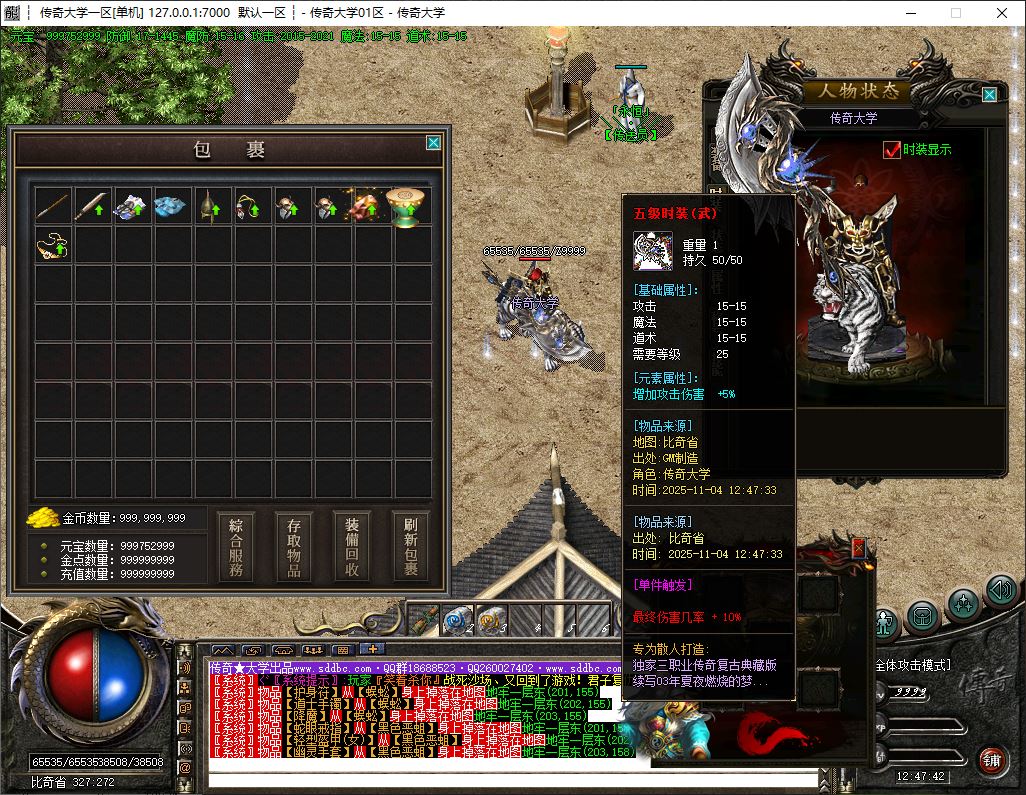Choose the blue-white armor item
1026x795 pixels.
[x=132, y=206]
